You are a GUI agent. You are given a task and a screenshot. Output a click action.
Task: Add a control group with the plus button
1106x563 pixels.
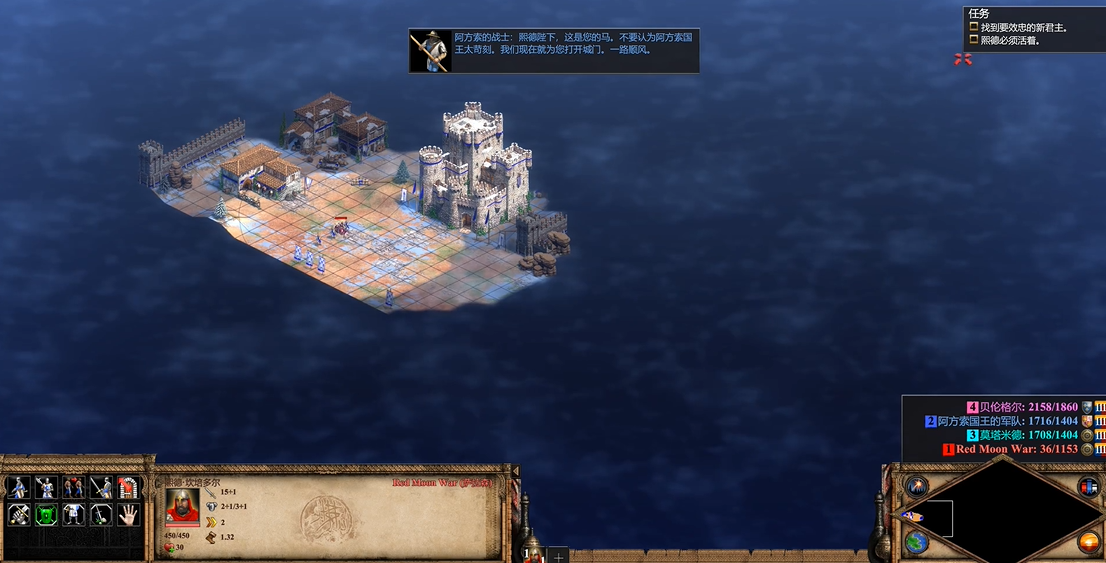tap(559, 555)
